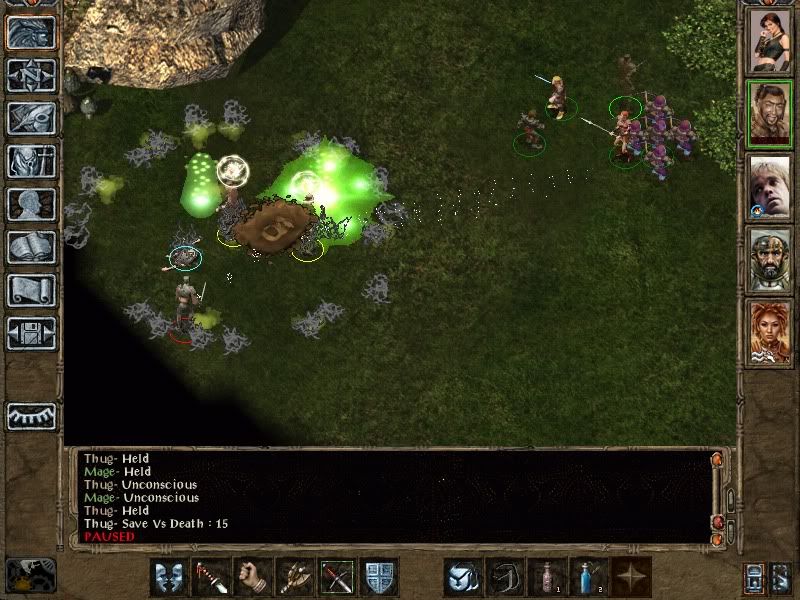
Task: Select the orange-haired woman portrait
Action: pyautogui.click(x=770, y=333)
